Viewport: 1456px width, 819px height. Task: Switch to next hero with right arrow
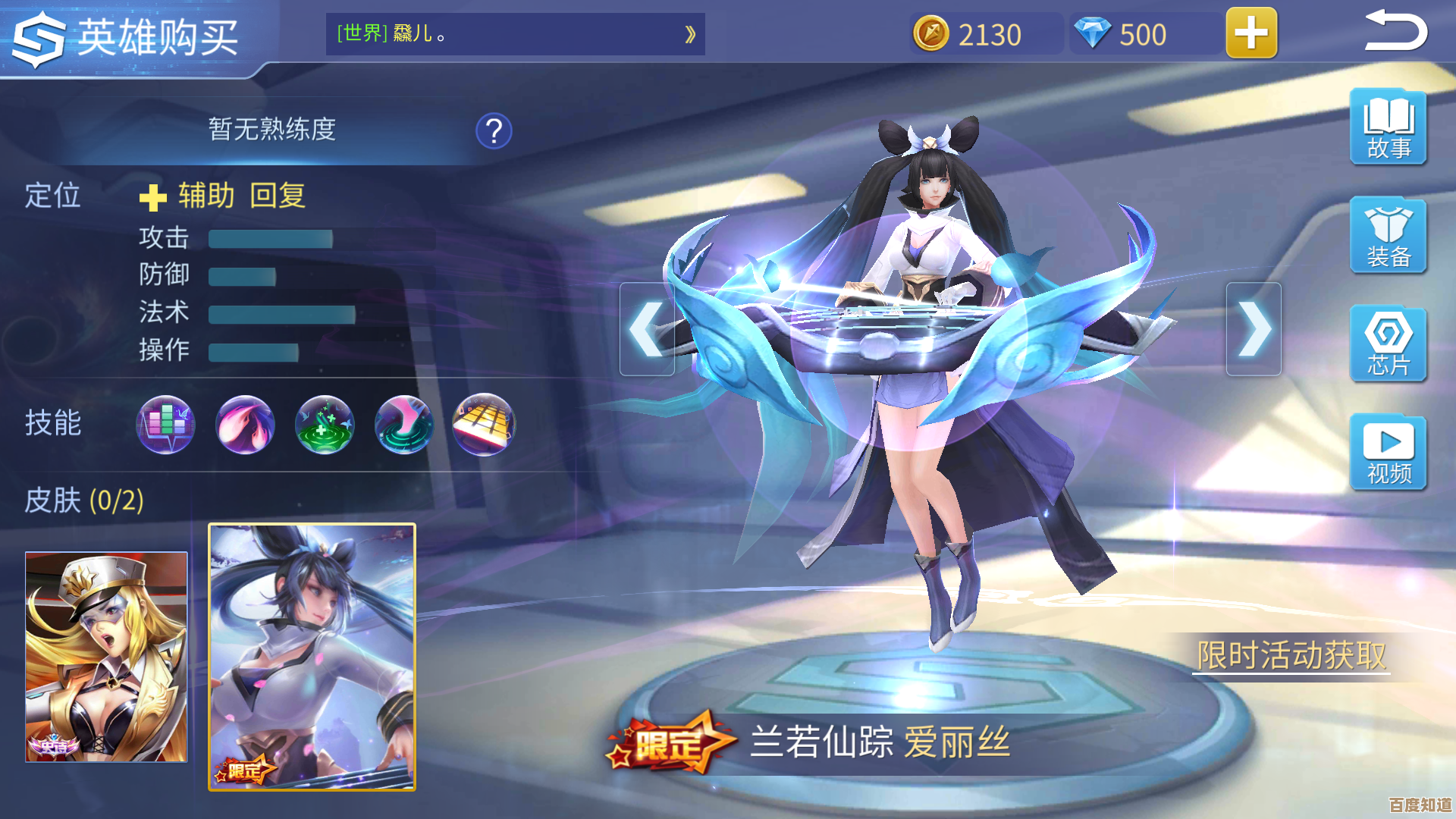[1255, 328]
